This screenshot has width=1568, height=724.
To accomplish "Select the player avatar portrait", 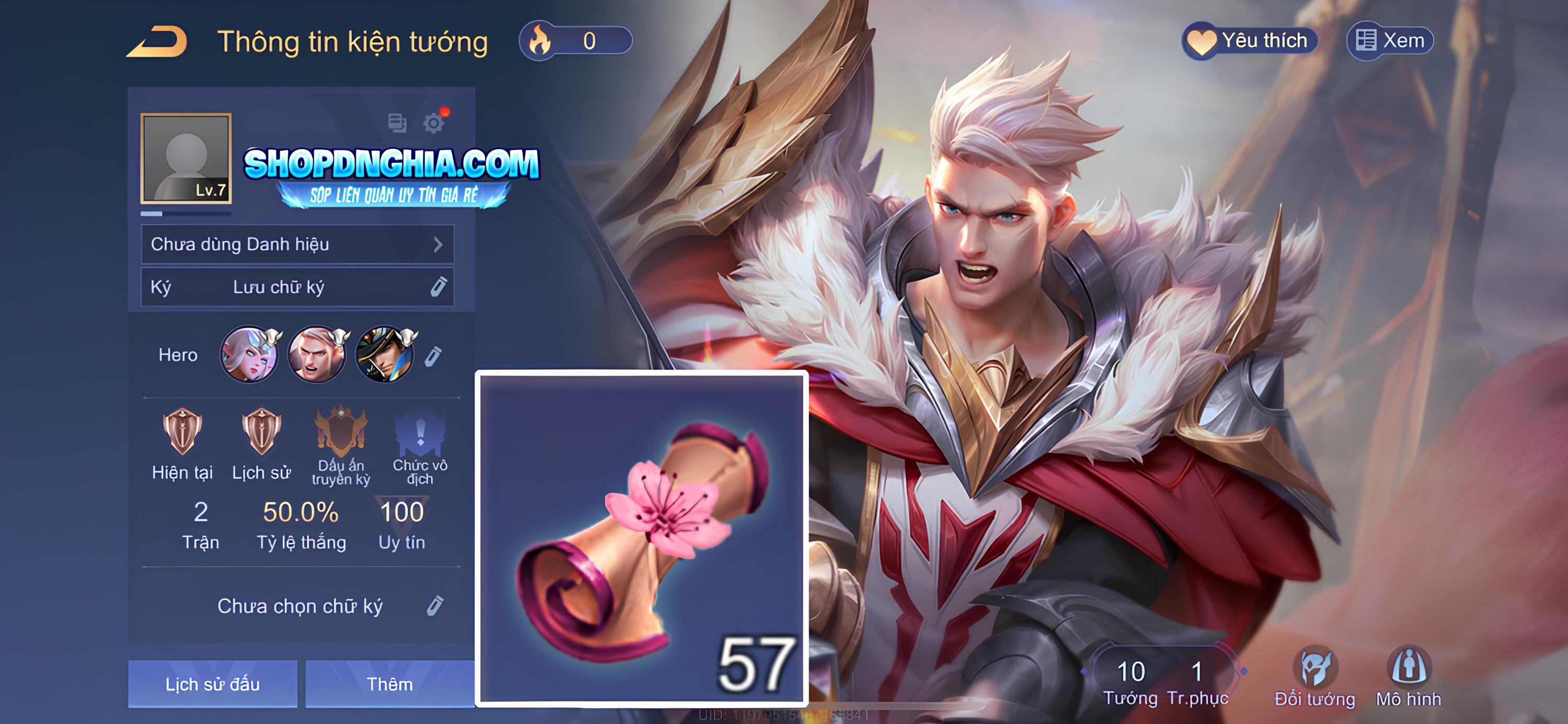I will point(186,158).
